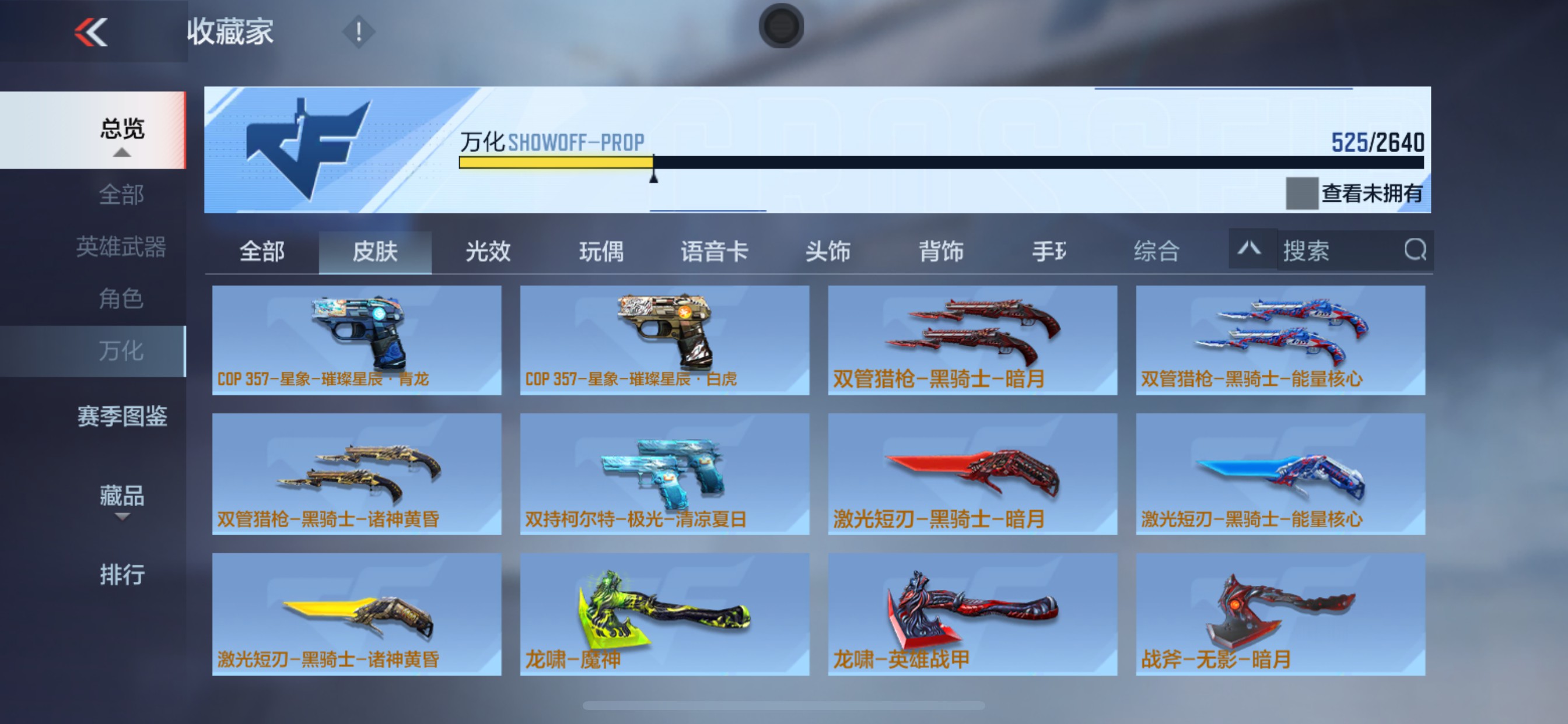Select the 英雄武器 sidebar link
The height and width of the screenshot is (724, 1568).
pos(122,248)
